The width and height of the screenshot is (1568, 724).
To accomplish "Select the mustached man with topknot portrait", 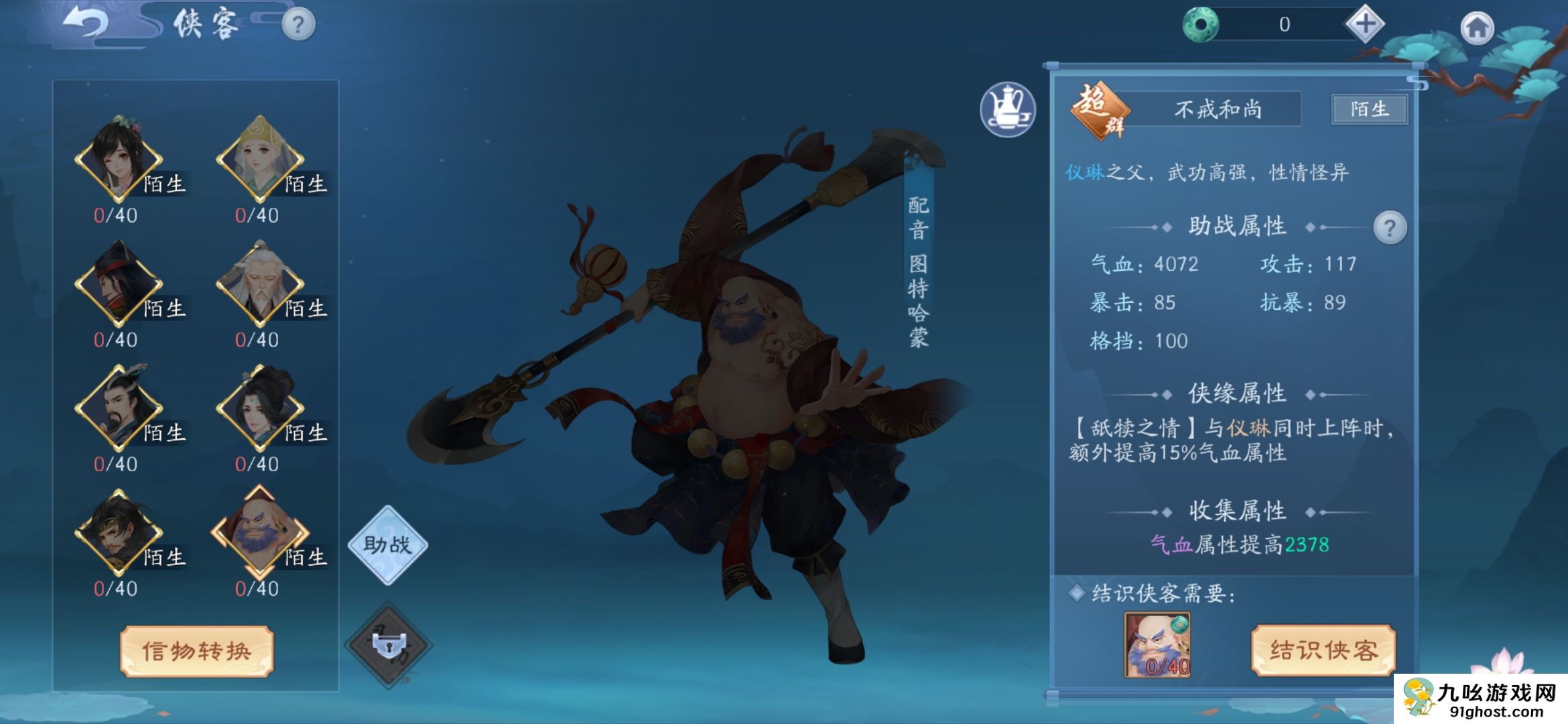I will (119, 408).
